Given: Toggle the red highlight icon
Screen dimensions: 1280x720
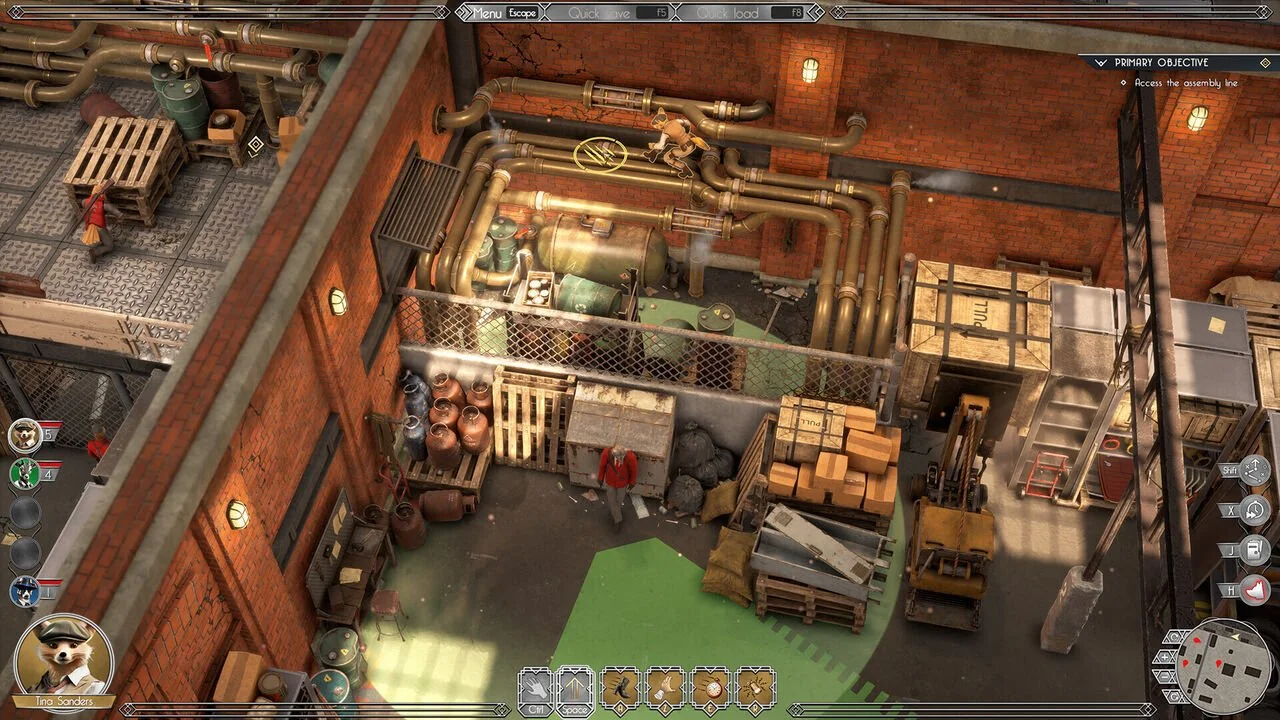Looking at the screenshot, I should (1254, 590).
